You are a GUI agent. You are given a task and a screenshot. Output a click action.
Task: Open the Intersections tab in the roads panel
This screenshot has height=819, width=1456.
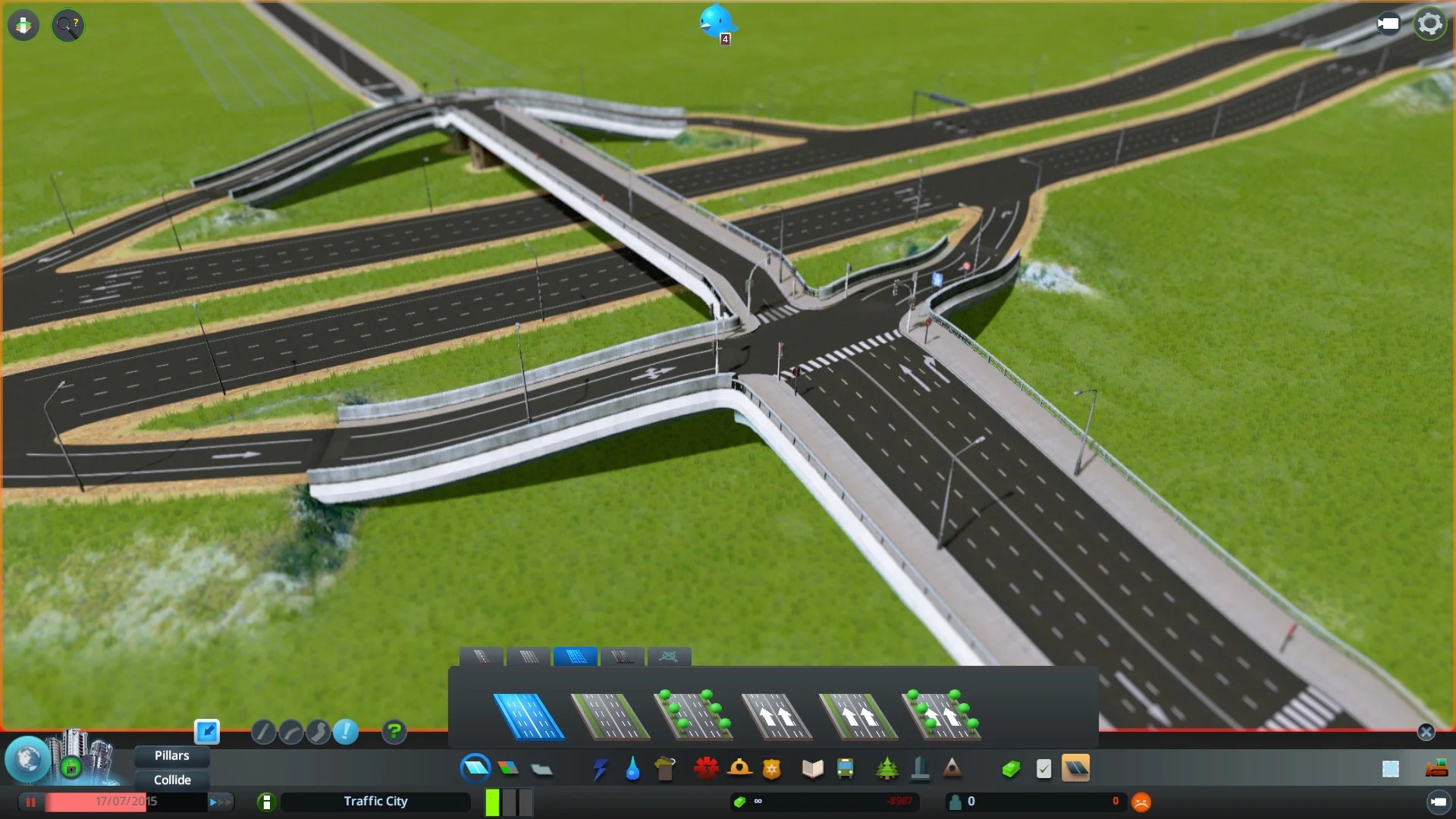click(x=670, y=657)
